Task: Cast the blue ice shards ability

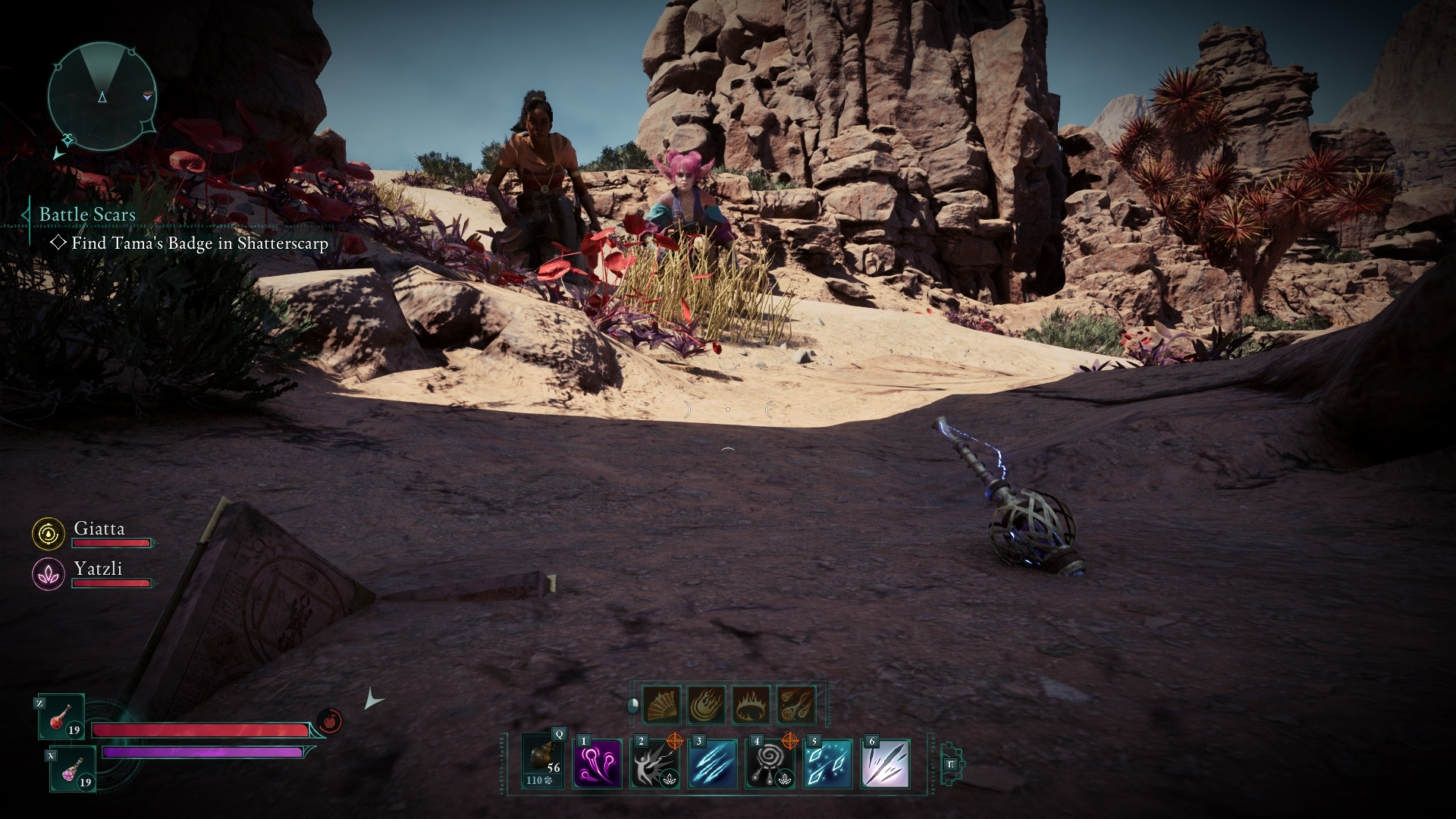Action: tap(712, 764)
